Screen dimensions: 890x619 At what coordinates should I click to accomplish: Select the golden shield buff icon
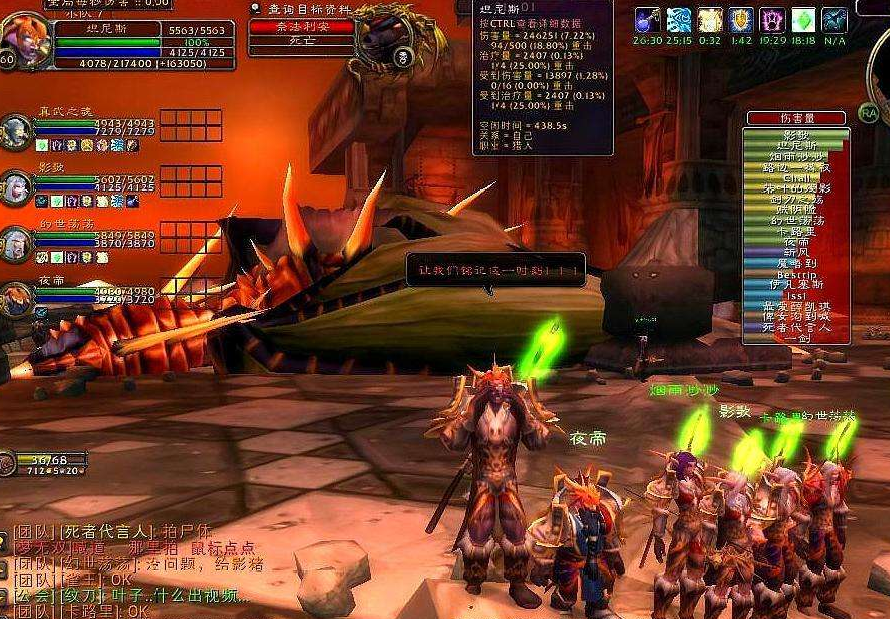[x=741, y=20]
